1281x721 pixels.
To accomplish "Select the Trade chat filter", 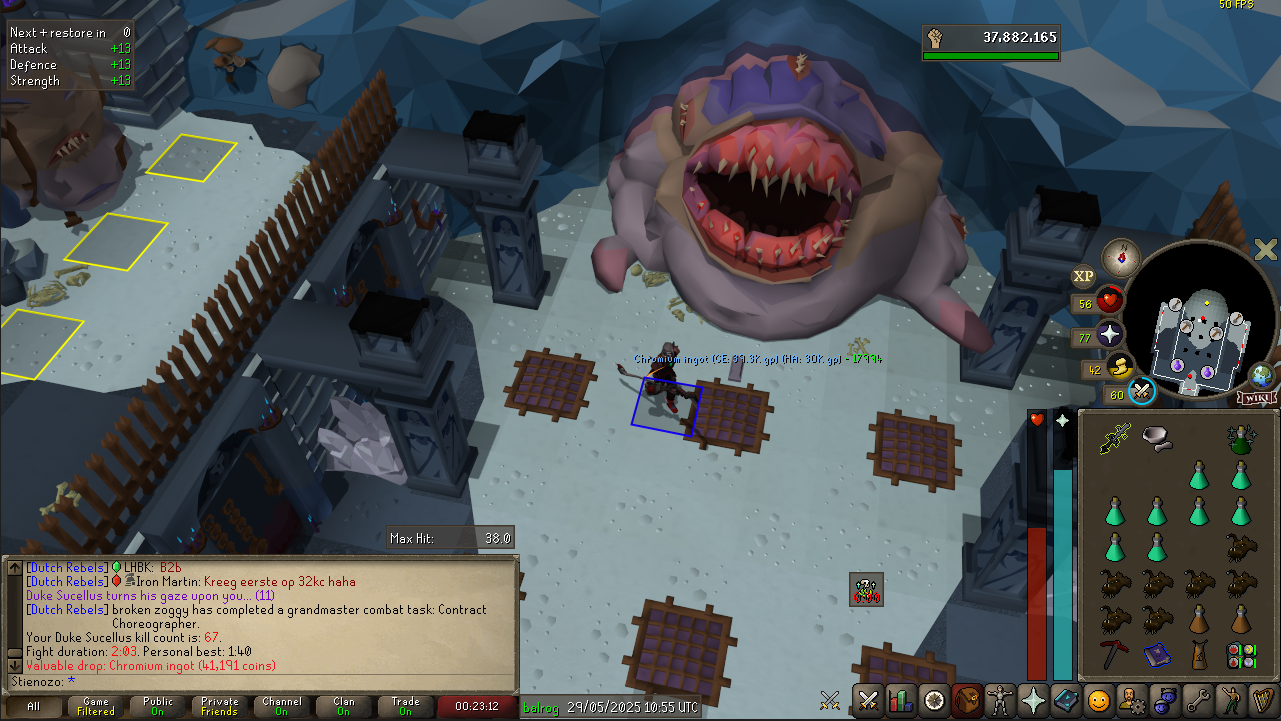I will [x=406, y=707].
